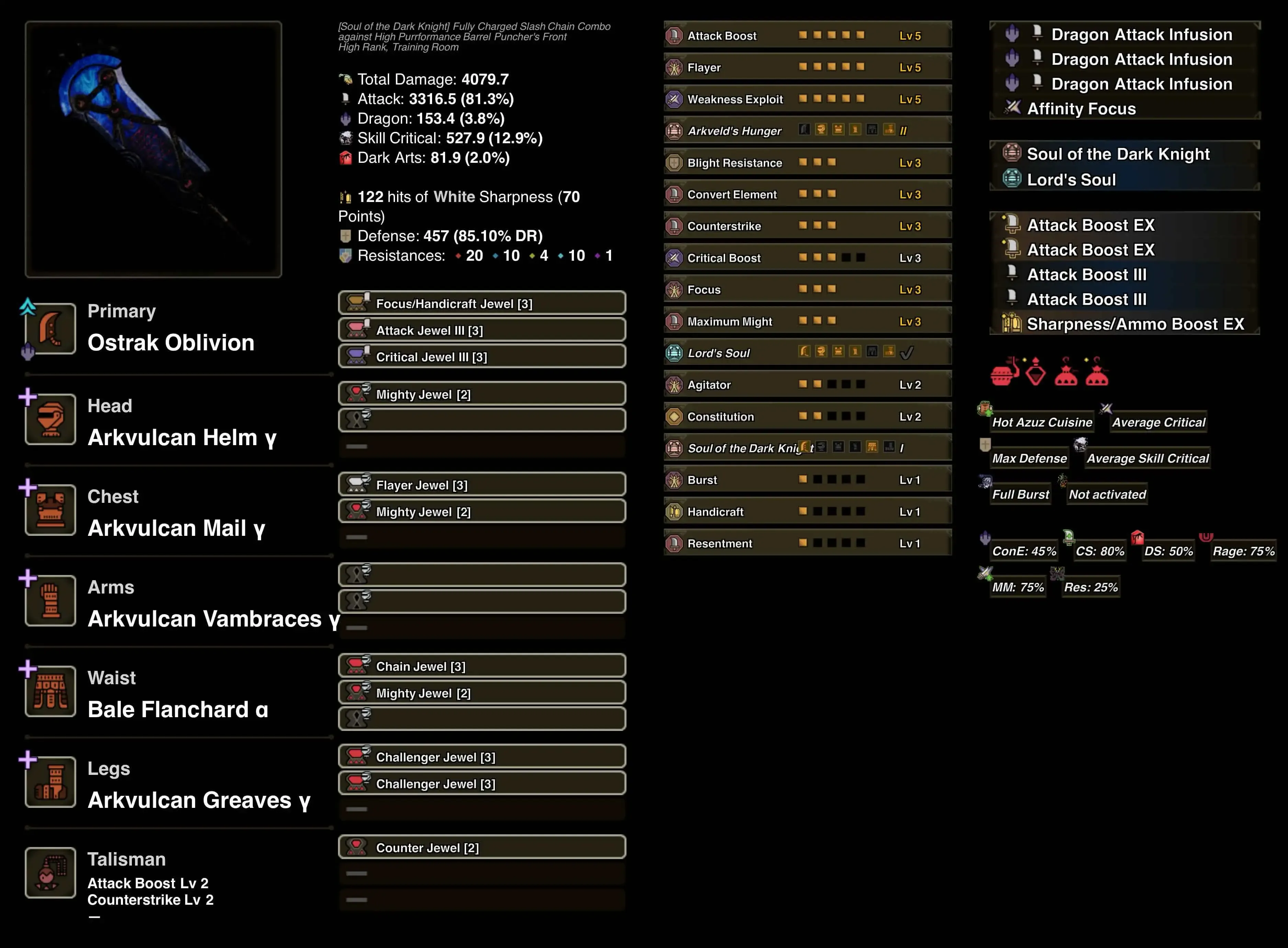Click the Dragon Attack Infusion icon
Image resolution: width=1288 pixels, height=948 pixels.
(1012, 34)
